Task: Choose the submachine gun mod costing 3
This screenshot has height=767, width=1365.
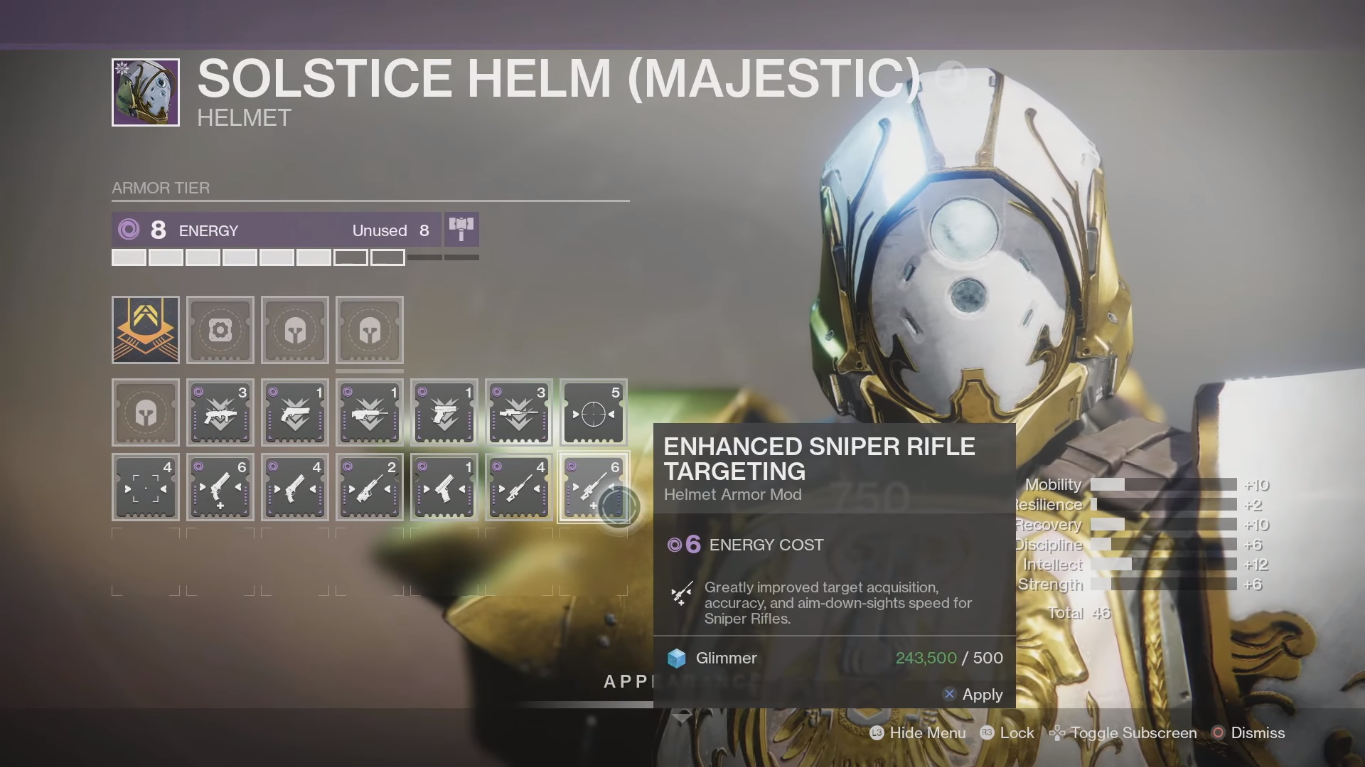Action: pos(220,412)
